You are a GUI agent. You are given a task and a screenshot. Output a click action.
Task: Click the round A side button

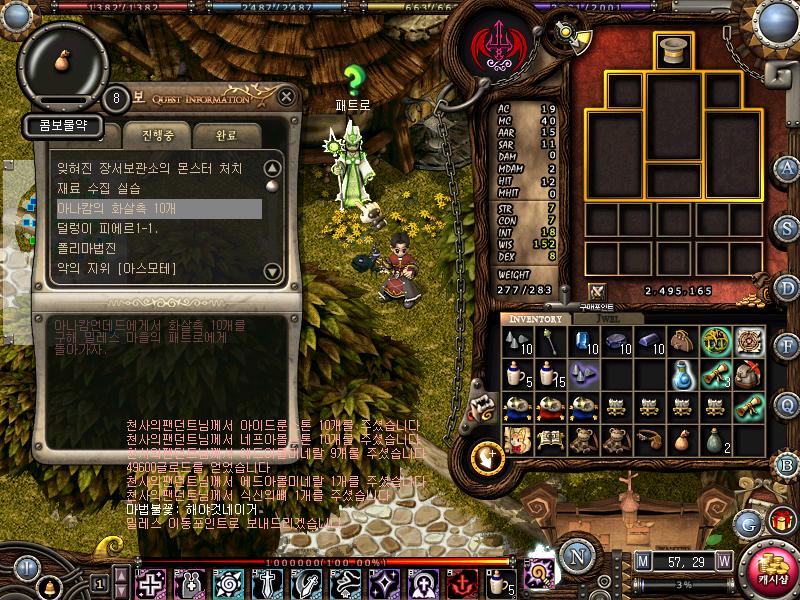tap(786, 167)
